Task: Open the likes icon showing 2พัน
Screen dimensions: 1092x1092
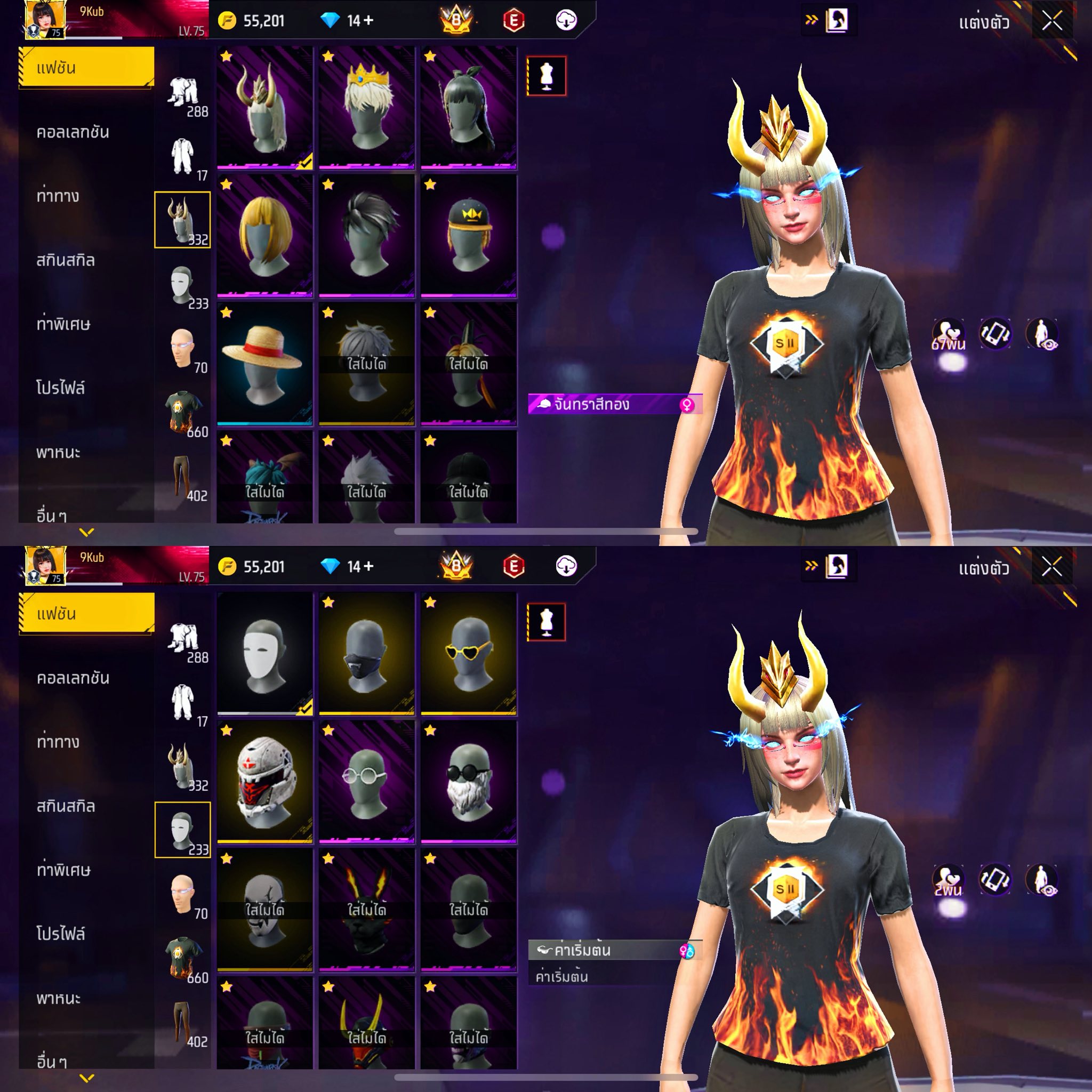Action: [x=949, y=880]
